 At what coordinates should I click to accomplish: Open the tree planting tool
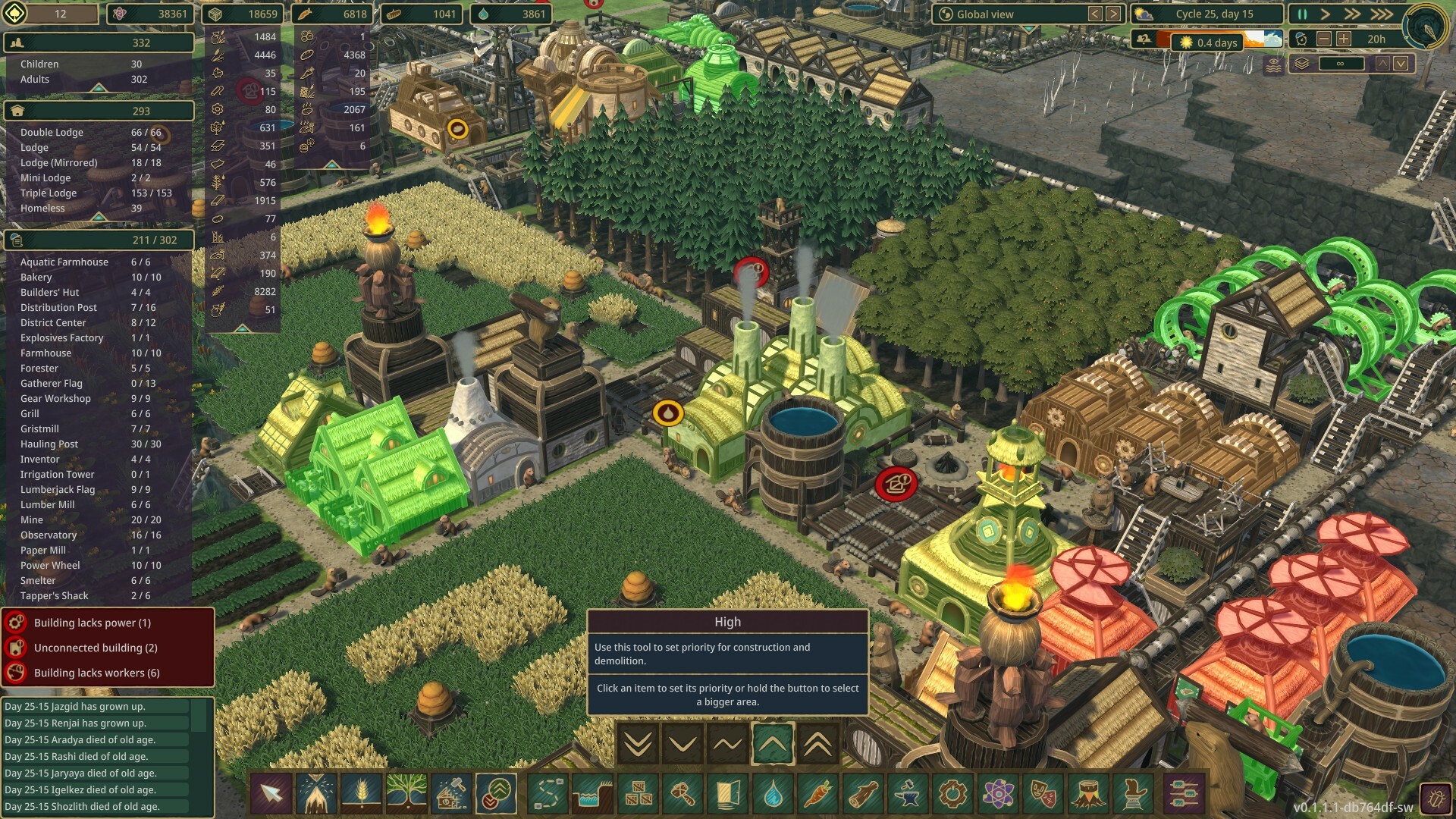pos(406,794)
